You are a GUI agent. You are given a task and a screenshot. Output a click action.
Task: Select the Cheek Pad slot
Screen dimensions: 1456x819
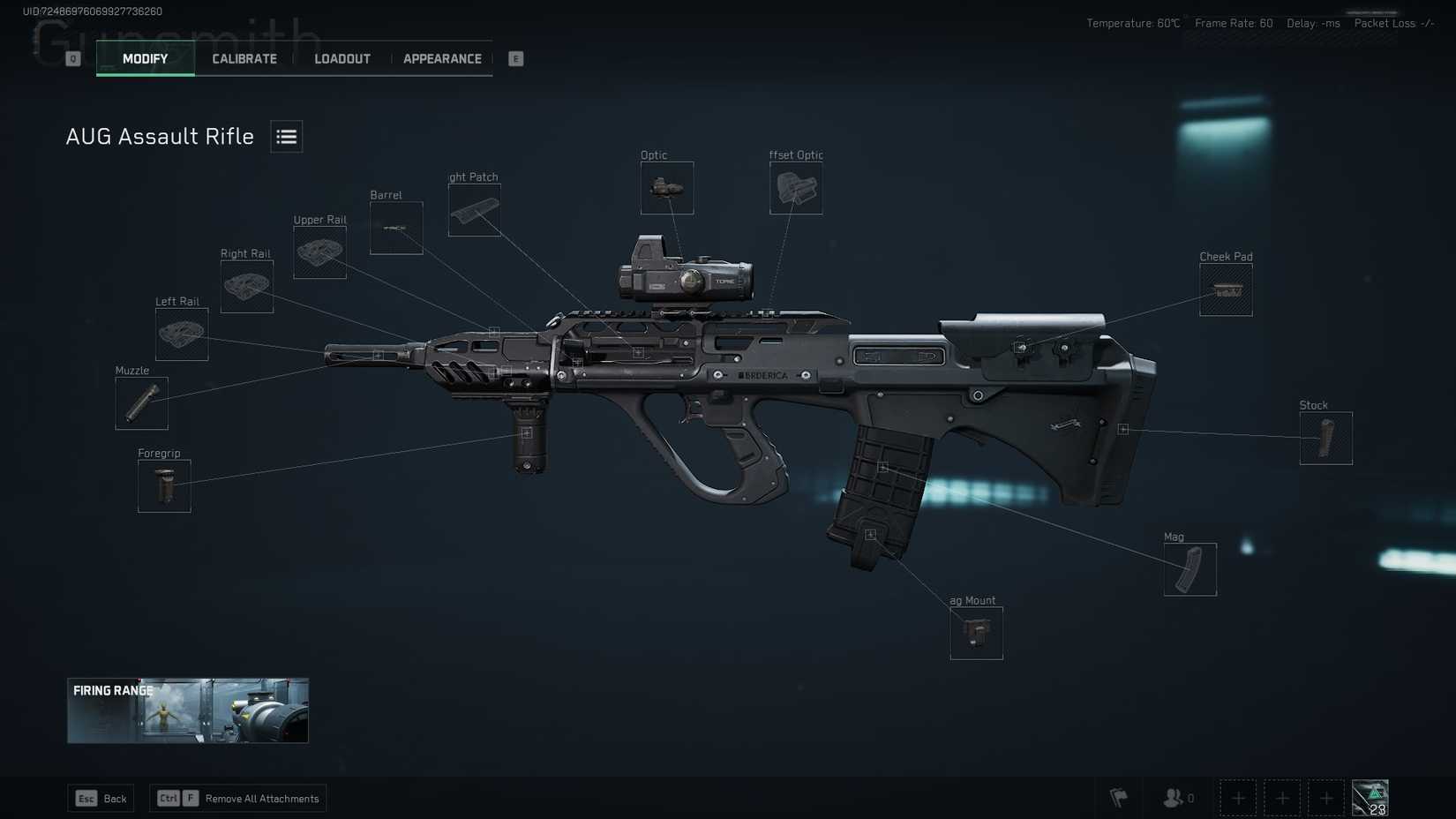point(1226,289)
